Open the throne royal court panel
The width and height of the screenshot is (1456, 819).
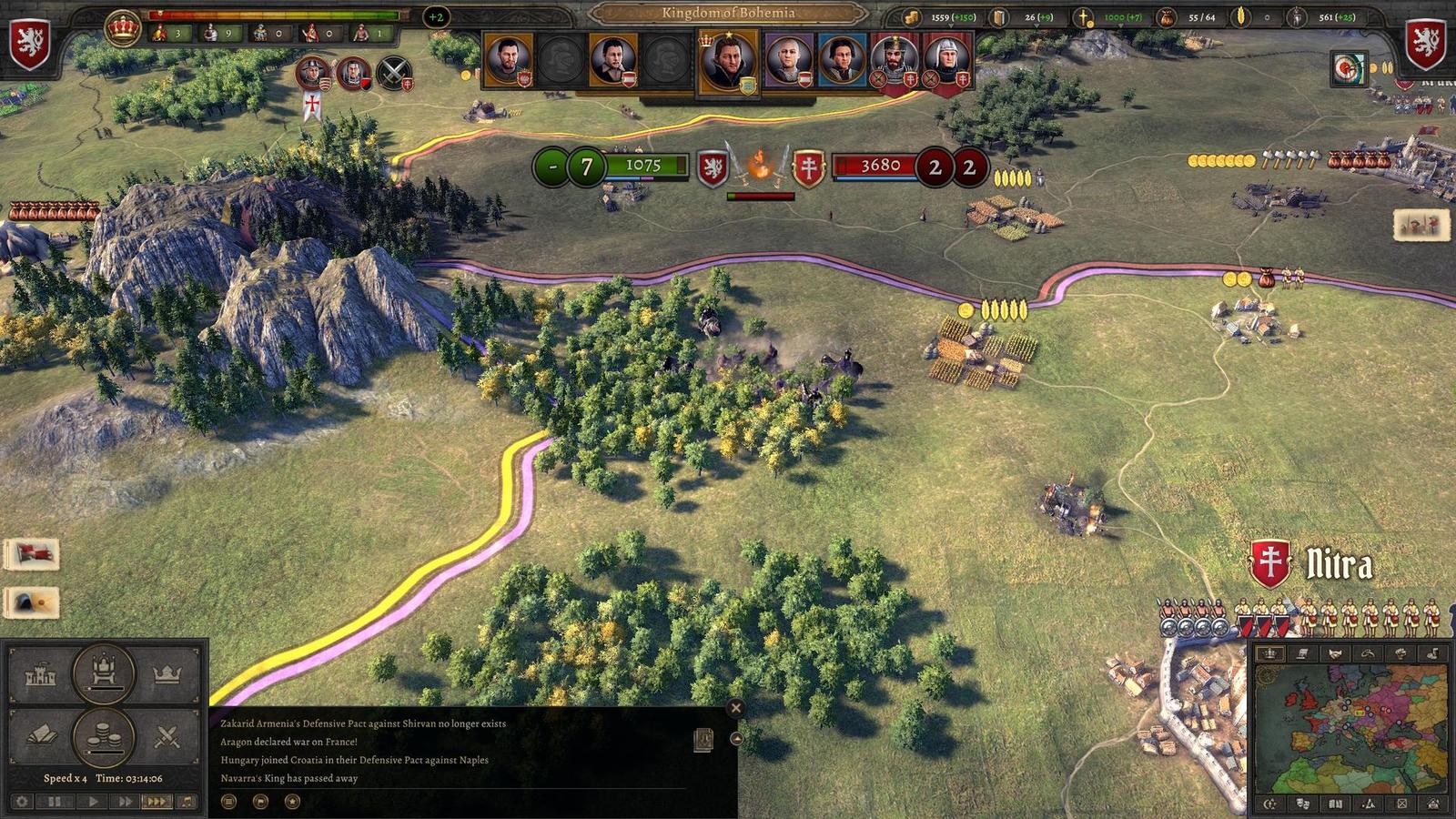point(104,673)
